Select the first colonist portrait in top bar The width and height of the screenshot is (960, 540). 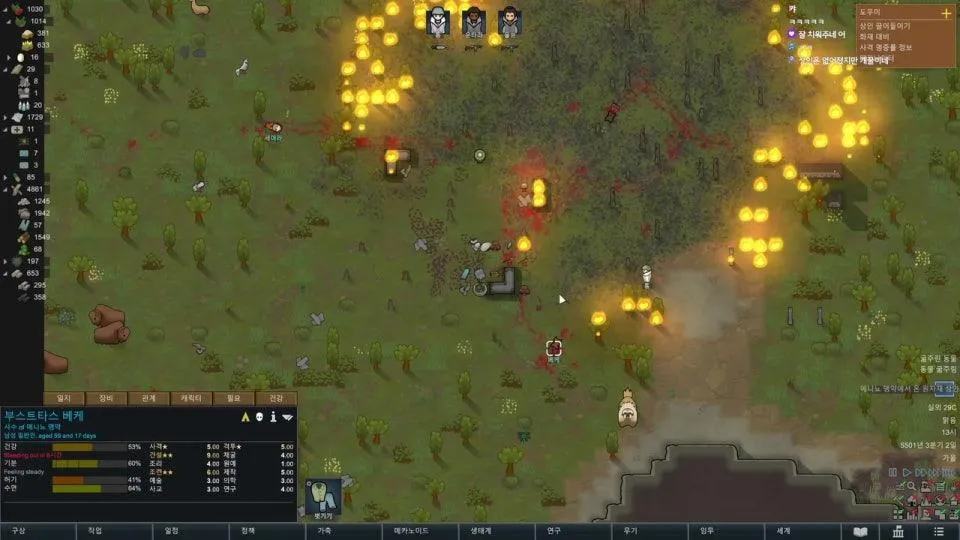point(437,22)
